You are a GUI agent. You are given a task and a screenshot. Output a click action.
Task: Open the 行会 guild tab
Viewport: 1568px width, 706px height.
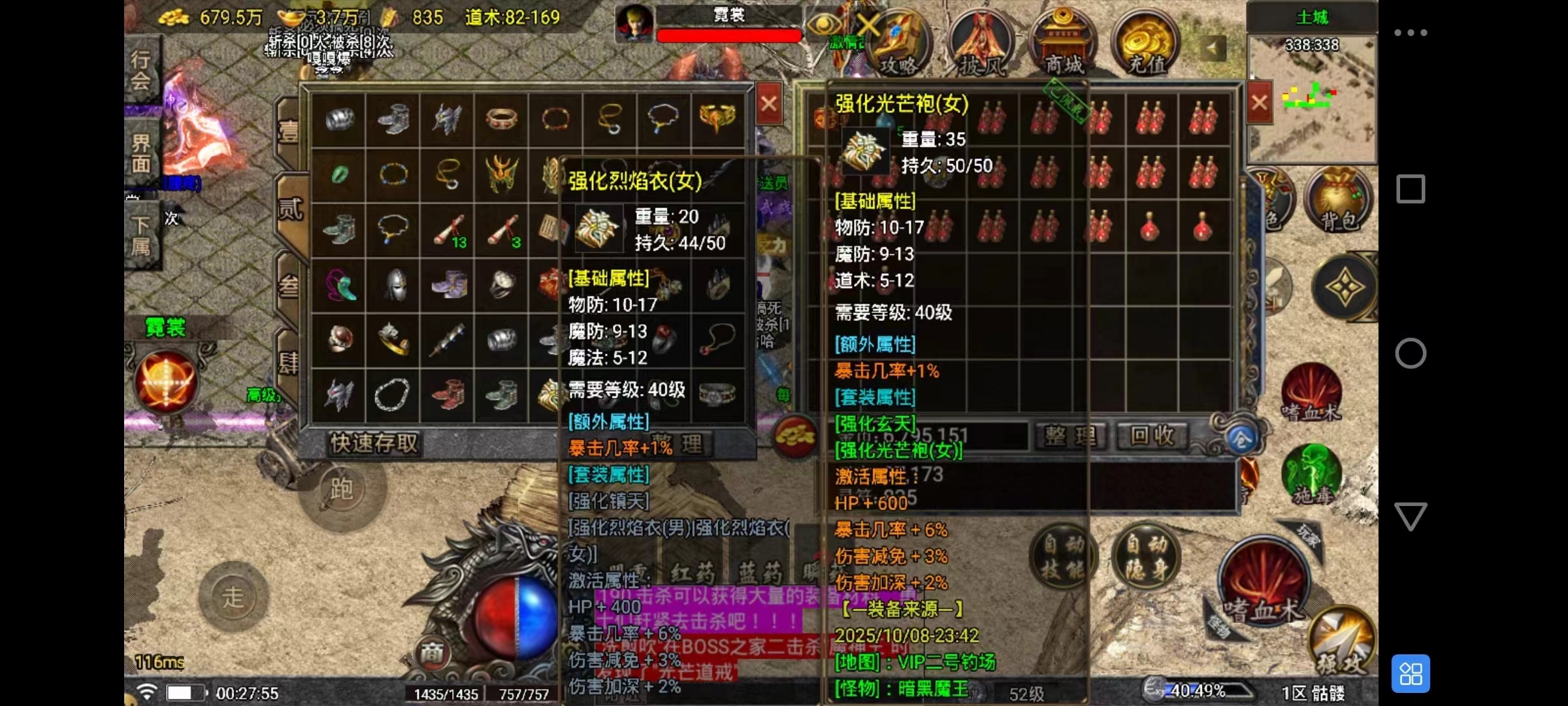click(141, 69)
